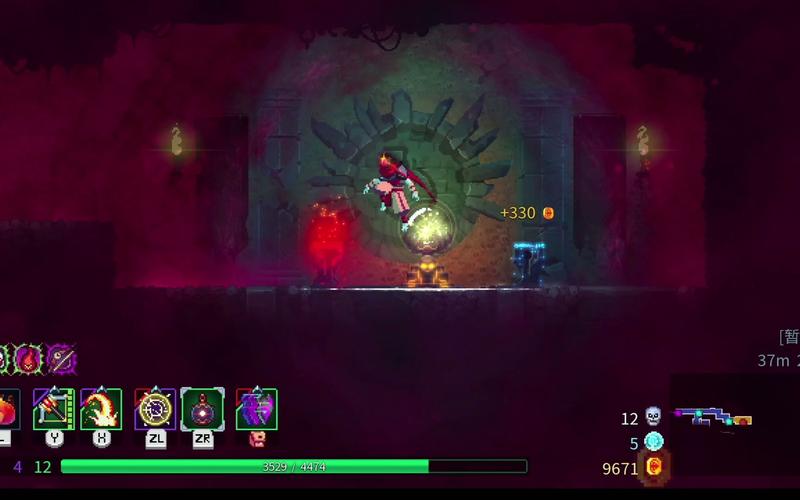Activate the round grenade skill

(202, 409)
